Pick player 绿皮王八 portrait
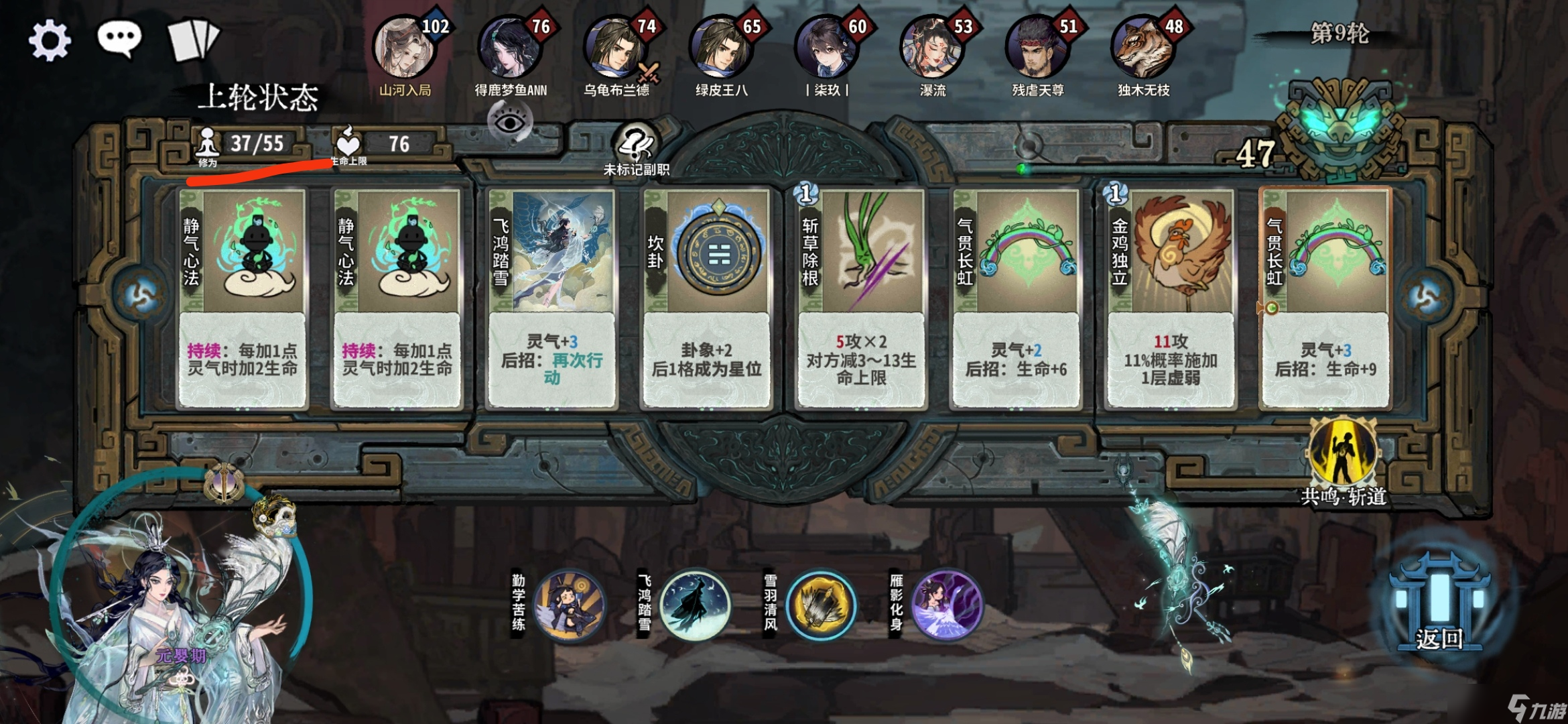The image size is (1568, 724). pyautogui.click(x=720, y=48)
